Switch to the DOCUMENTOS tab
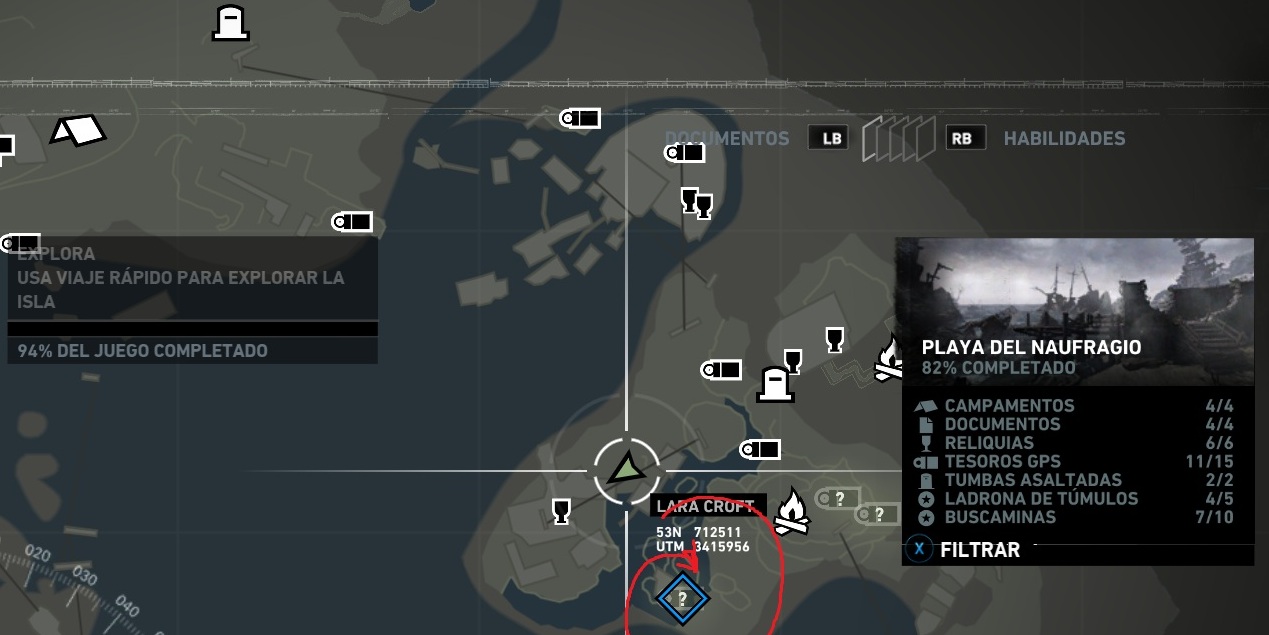Image resolution: width=1269 pixels, height=635 pixels. pos(726,138)
